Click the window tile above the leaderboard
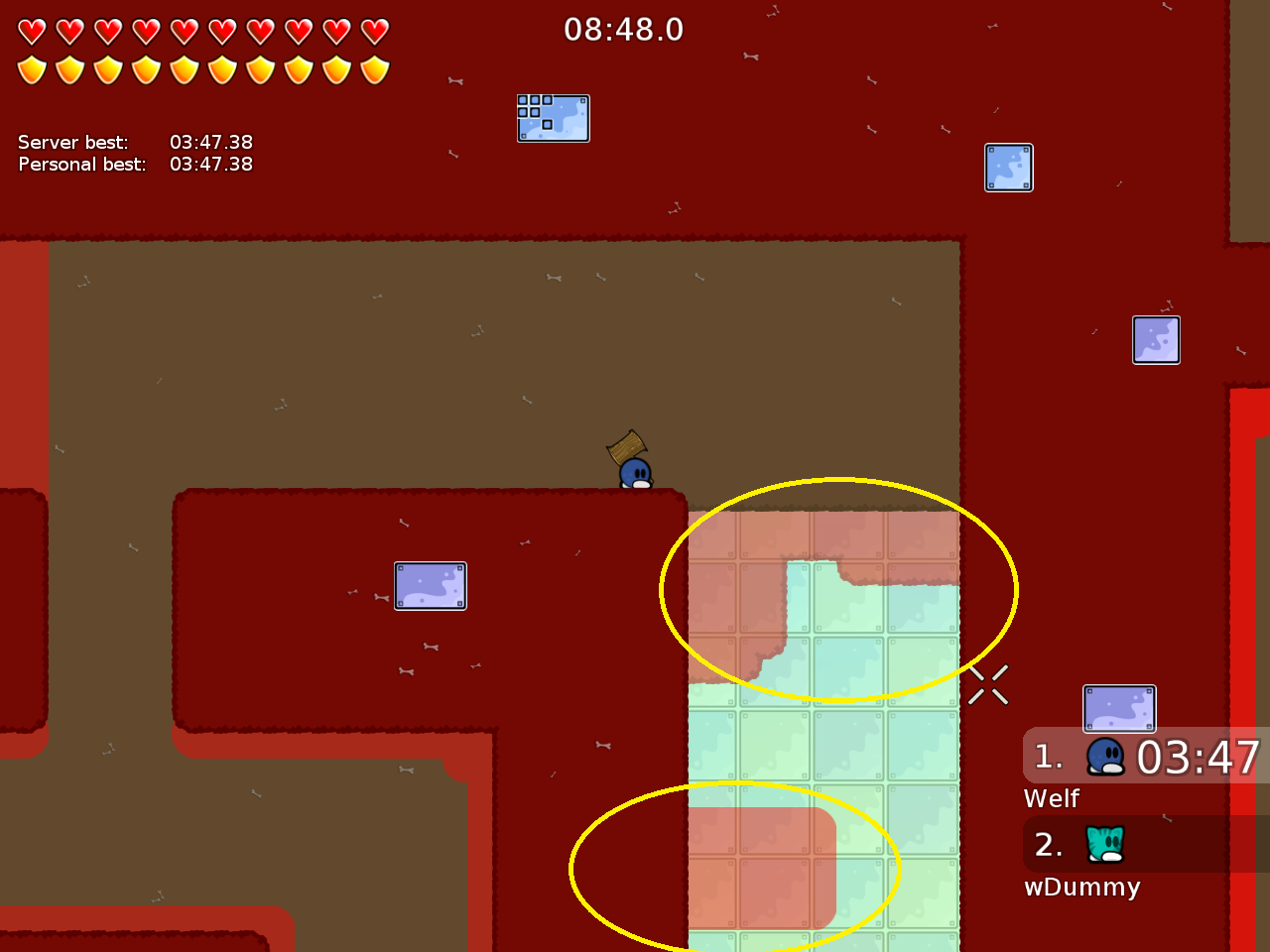This screenshot has height=952, width=1270. click(x=1119, y=708)
